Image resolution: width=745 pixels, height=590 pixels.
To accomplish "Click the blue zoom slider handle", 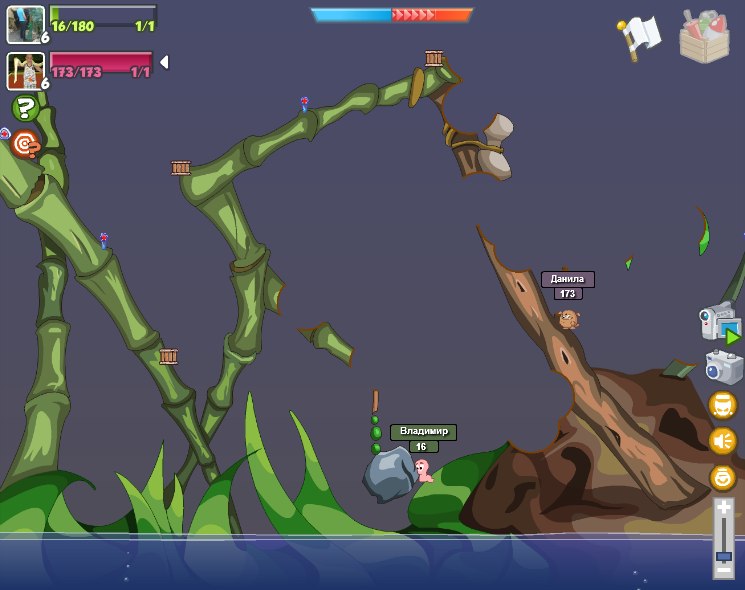I will tap(723, 555).
